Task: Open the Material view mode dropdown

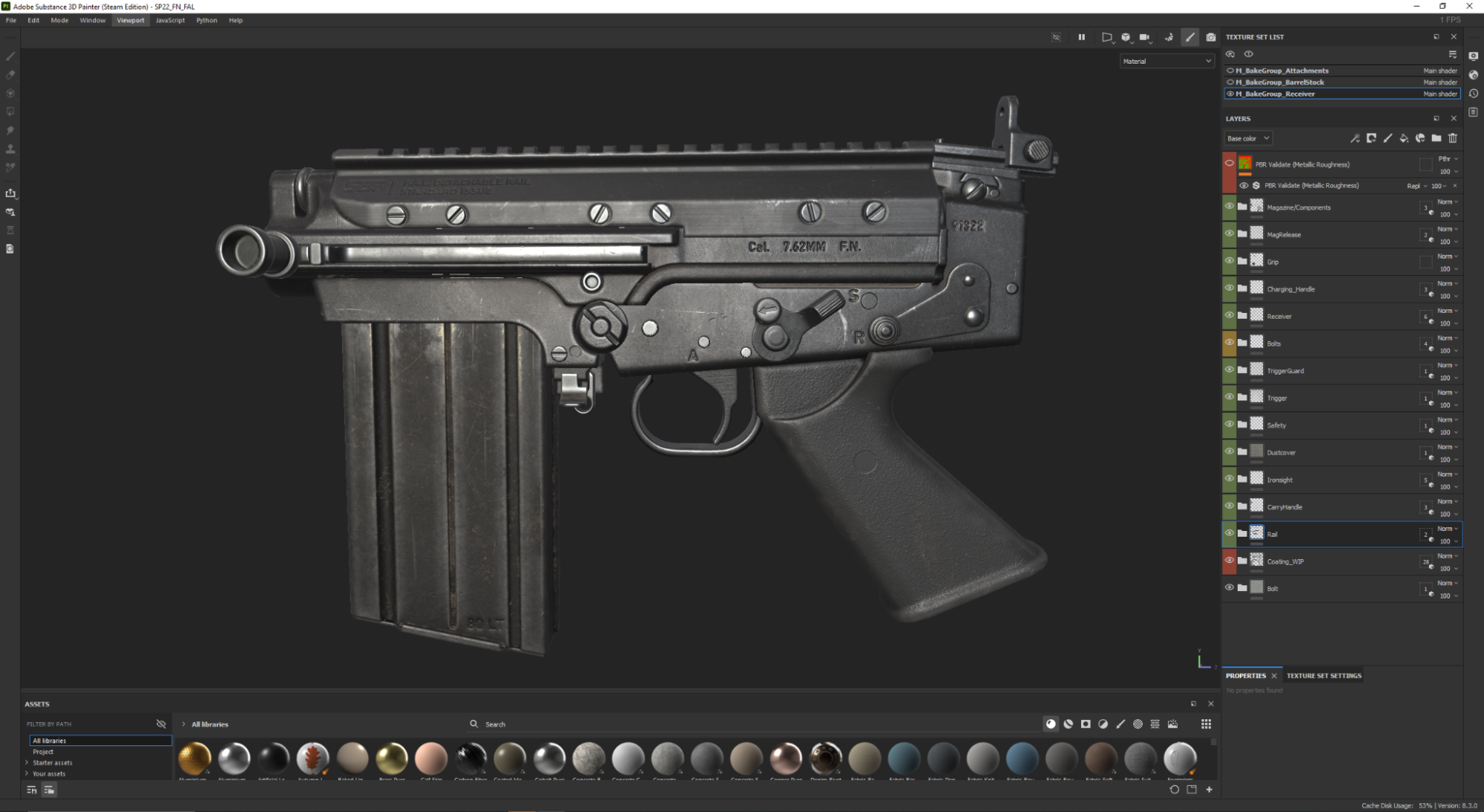Action: (x=1166, y=61)
